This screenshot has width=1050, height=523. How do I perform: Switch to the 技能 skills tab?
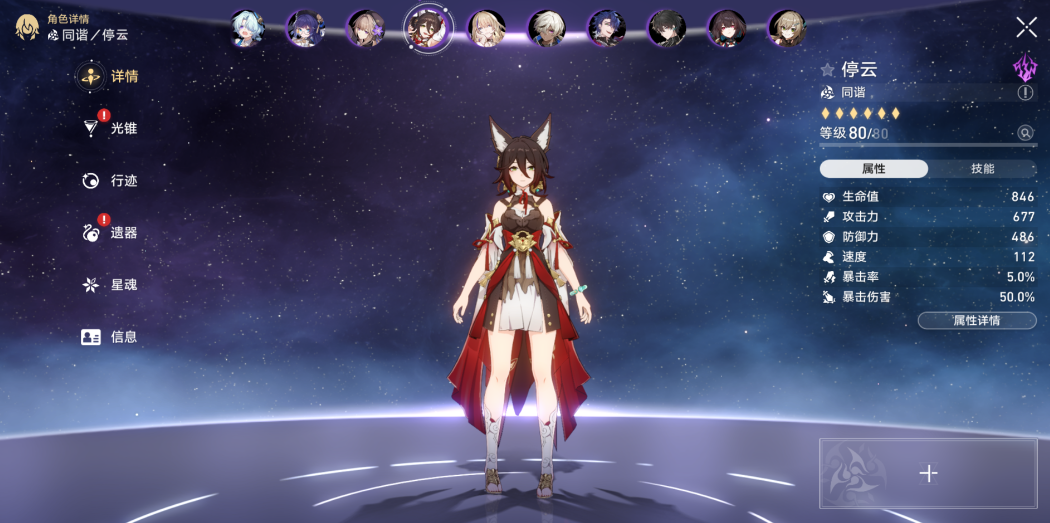click(982, 169)
